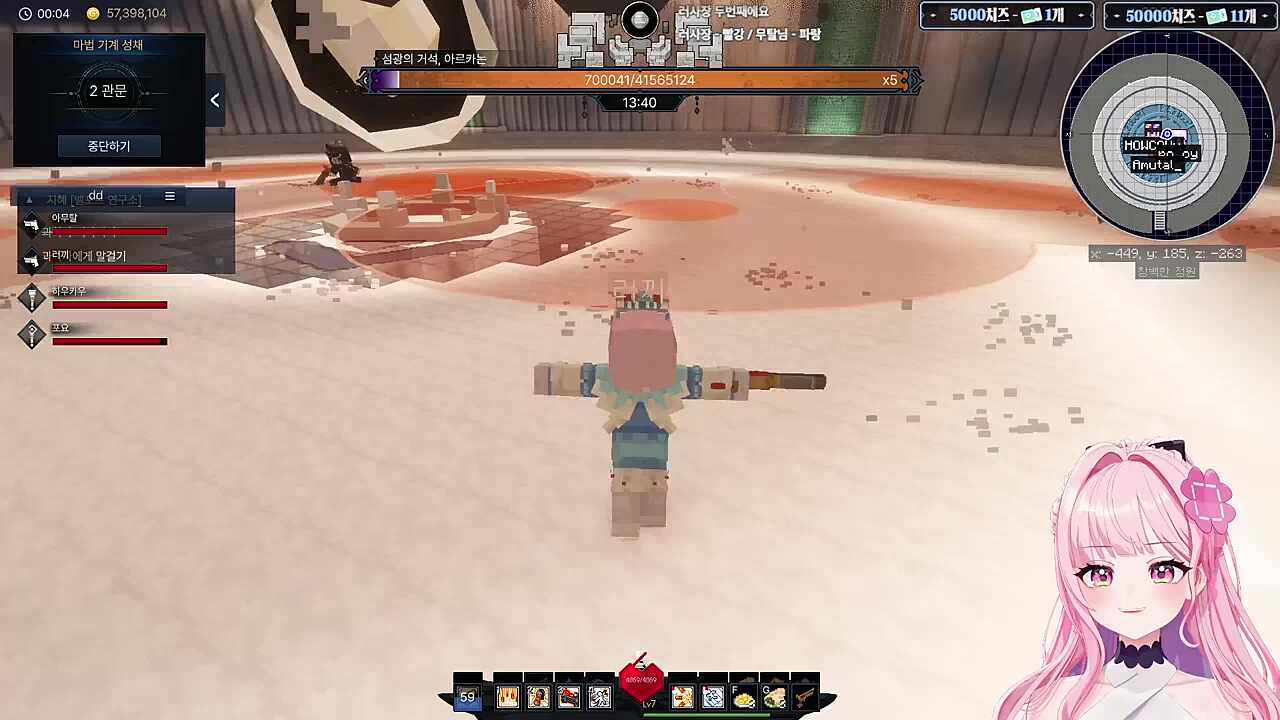
Task: Activate the white running figure skill
Action: tap(600, 697)
